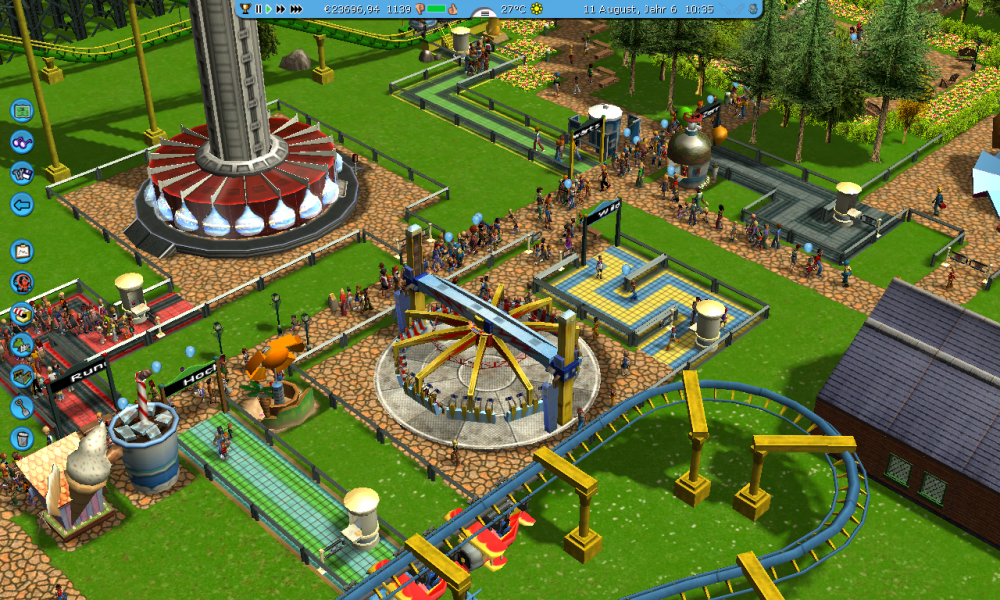This screenshot has height=600, width=1000.
Task: Open the shops and stalls menu
Action: [22, 314]
